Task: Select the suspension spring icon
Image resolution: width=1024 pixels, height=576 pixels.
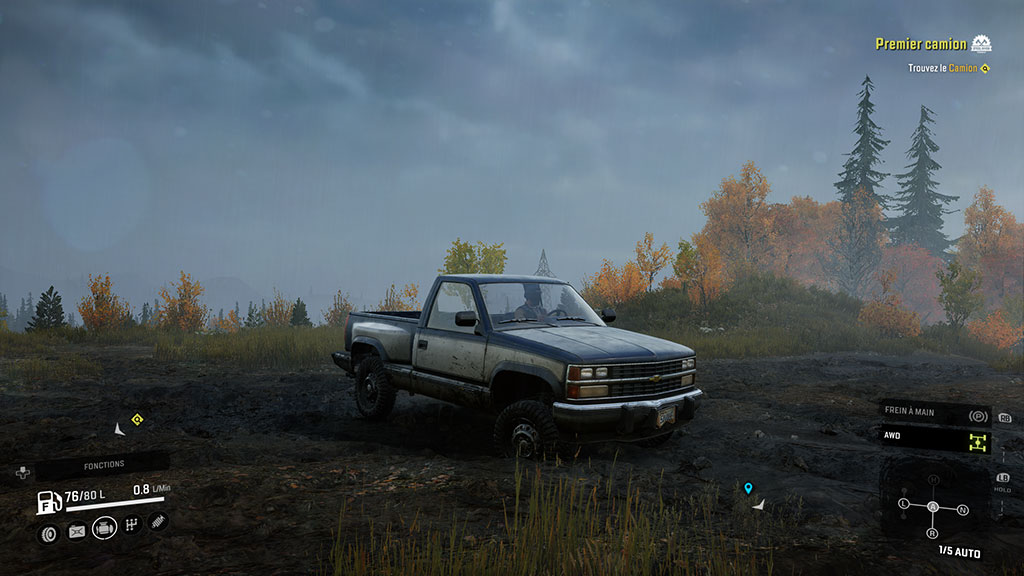Action: coord(158,521)
